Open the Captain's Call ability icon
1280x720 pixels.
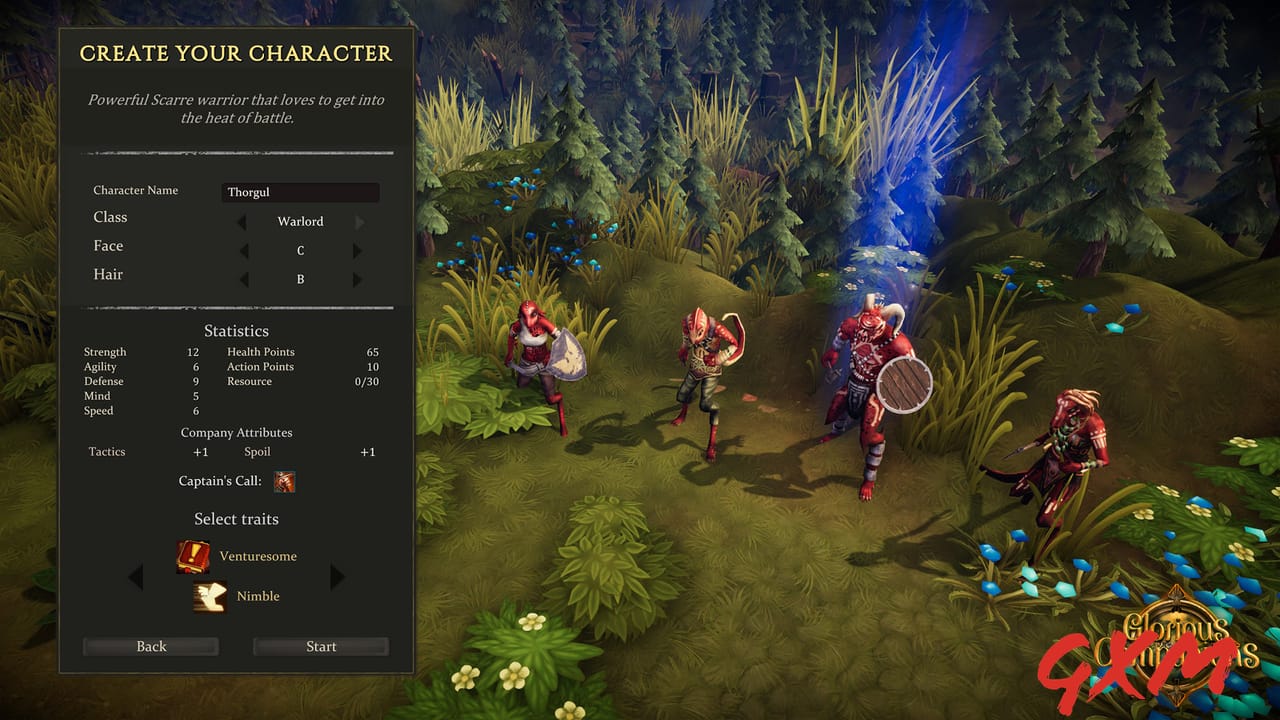[x=284, y=481]
